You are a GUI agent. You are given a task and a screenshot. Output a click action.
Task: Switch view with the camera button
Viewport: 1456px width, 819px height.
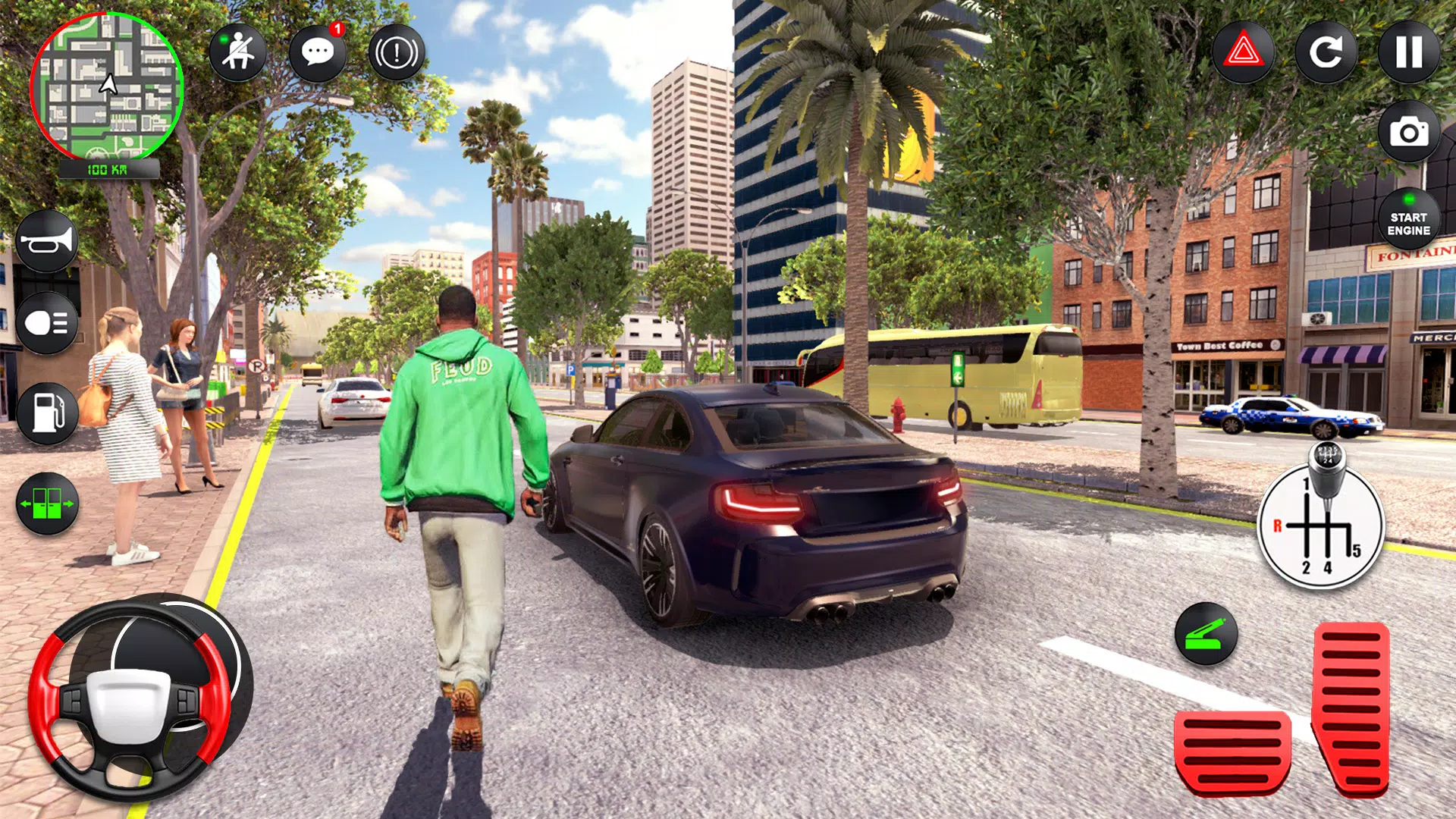1409,133
